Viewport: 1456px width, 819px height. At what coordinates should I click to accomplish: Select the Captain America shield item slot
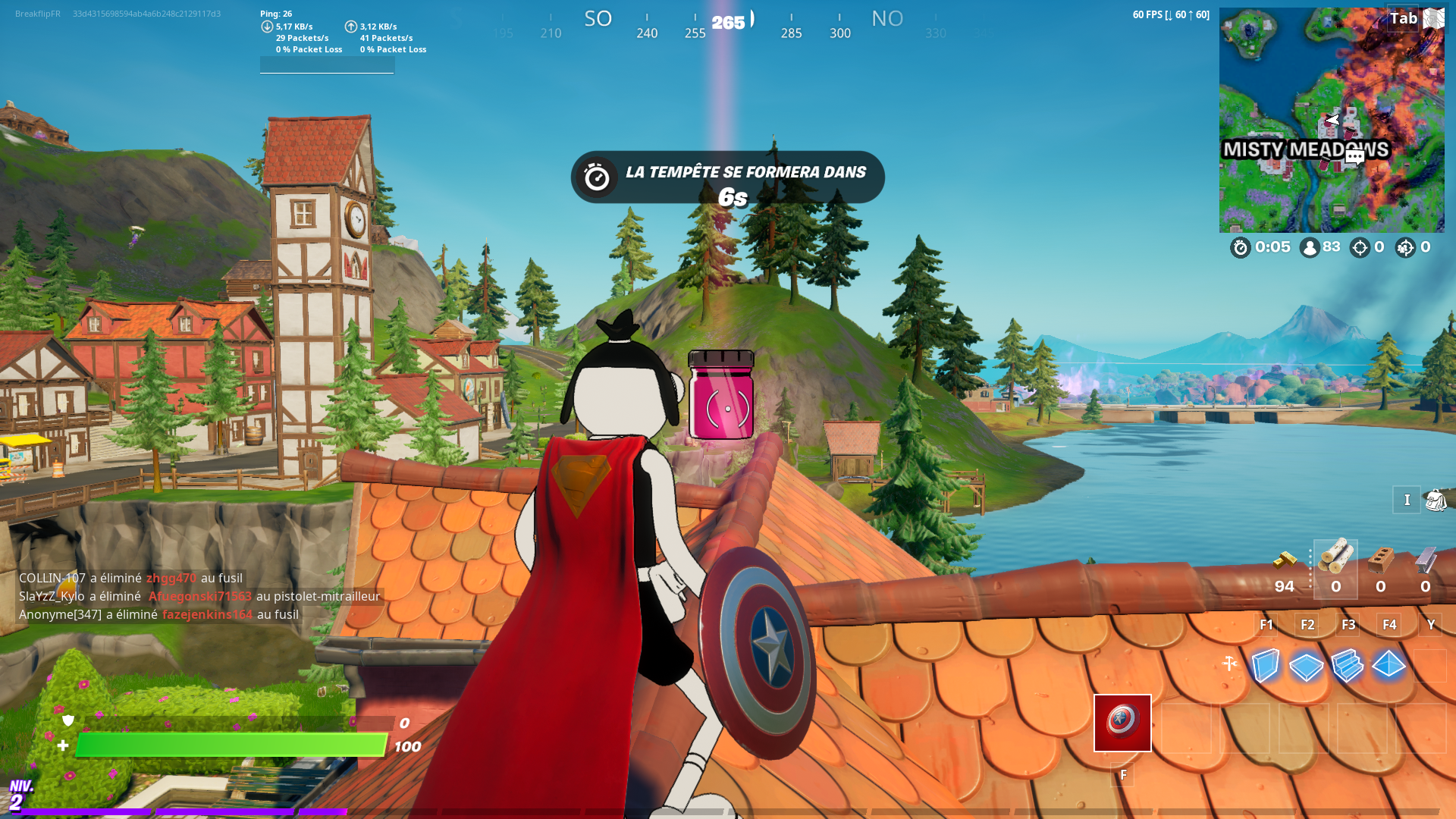pos(1122,723)
